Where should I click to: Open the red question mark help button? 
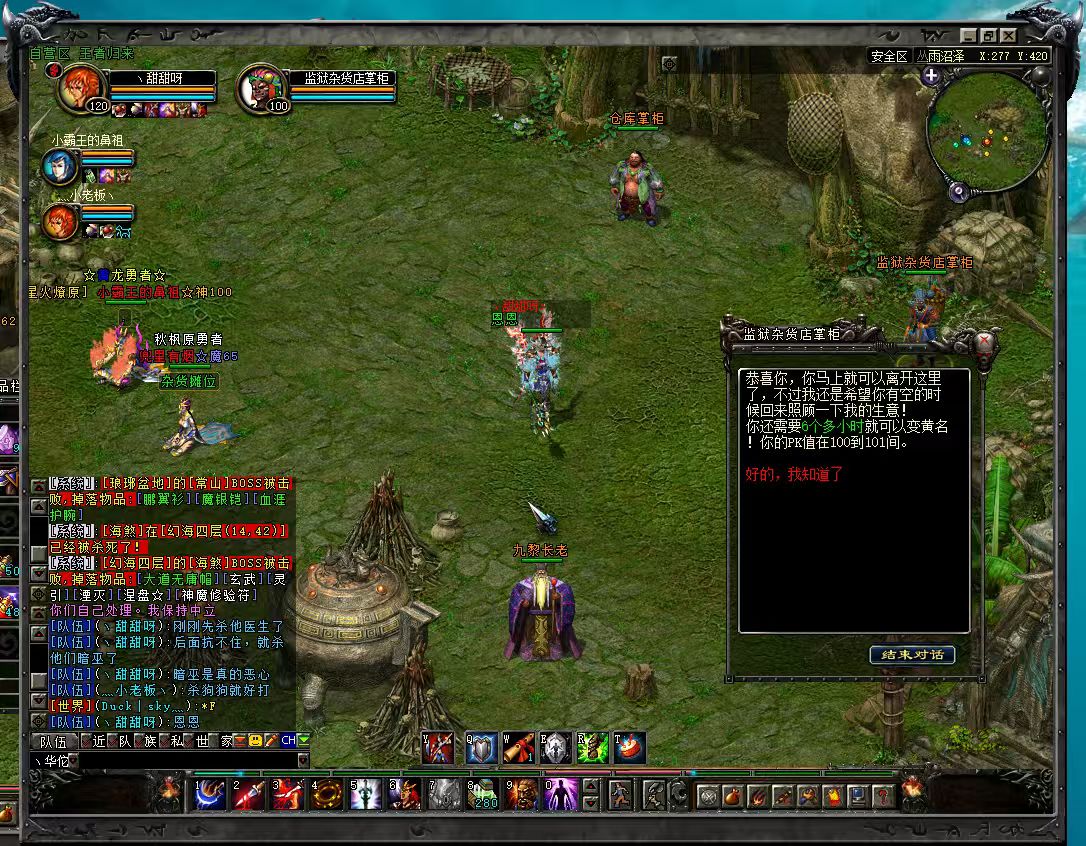[x=882, y=797]
